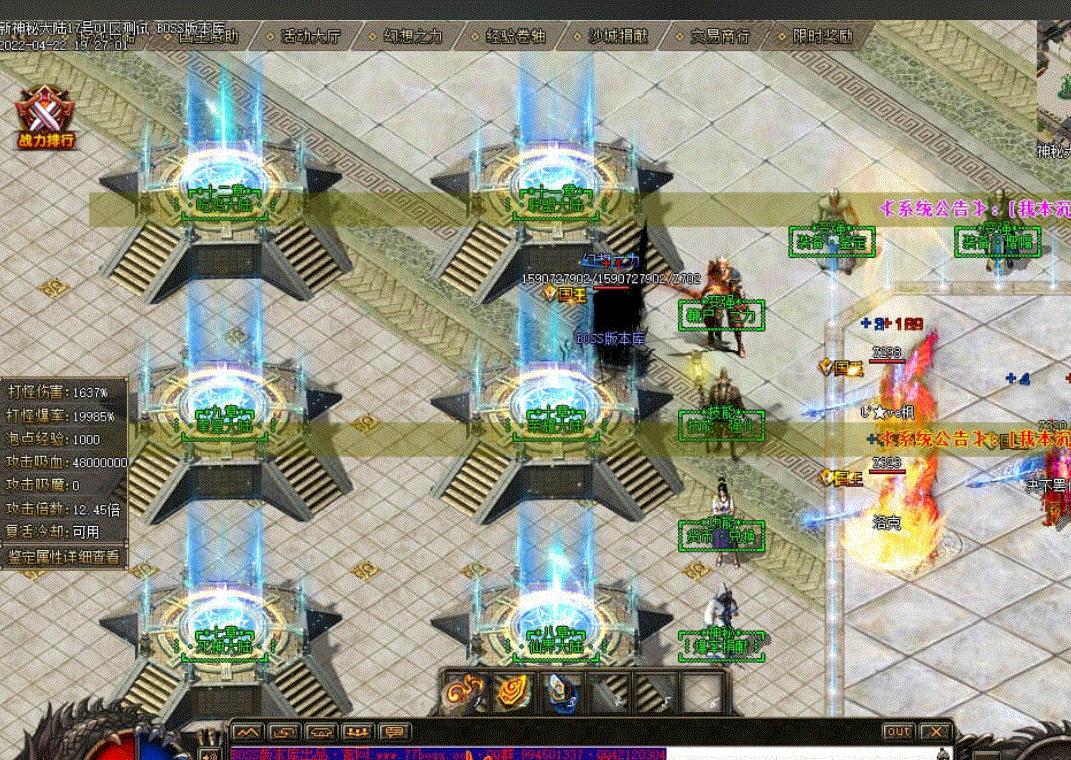Click the speech bubble chat button
Screen dimensions: 1071x760
[395, 732]
